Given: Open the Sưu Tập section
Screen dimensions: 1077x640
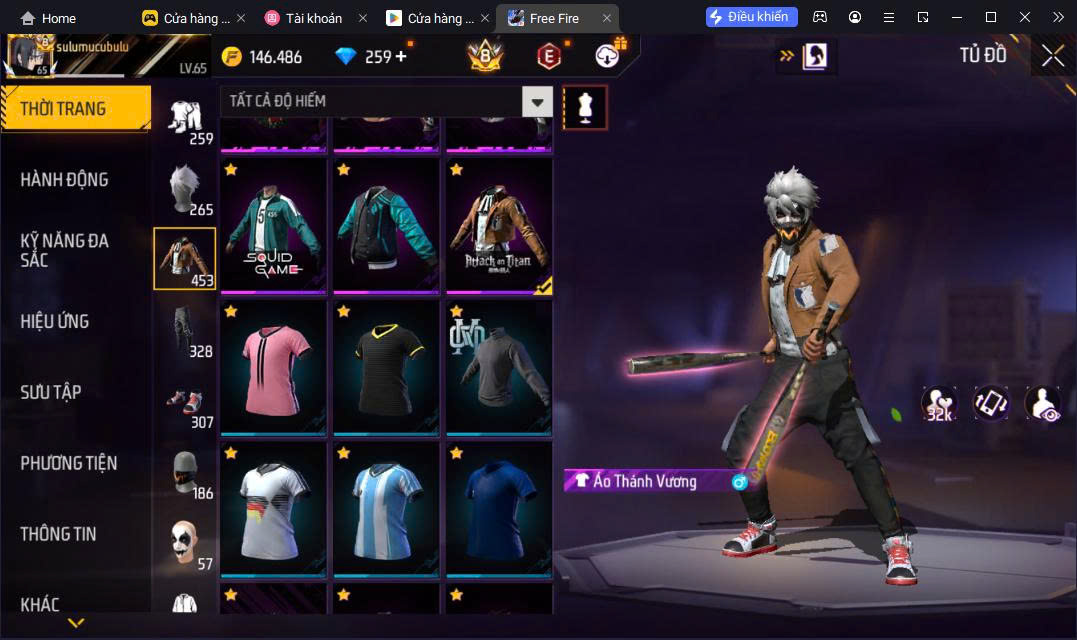Looking at the screenshot, I should point(51,392).
